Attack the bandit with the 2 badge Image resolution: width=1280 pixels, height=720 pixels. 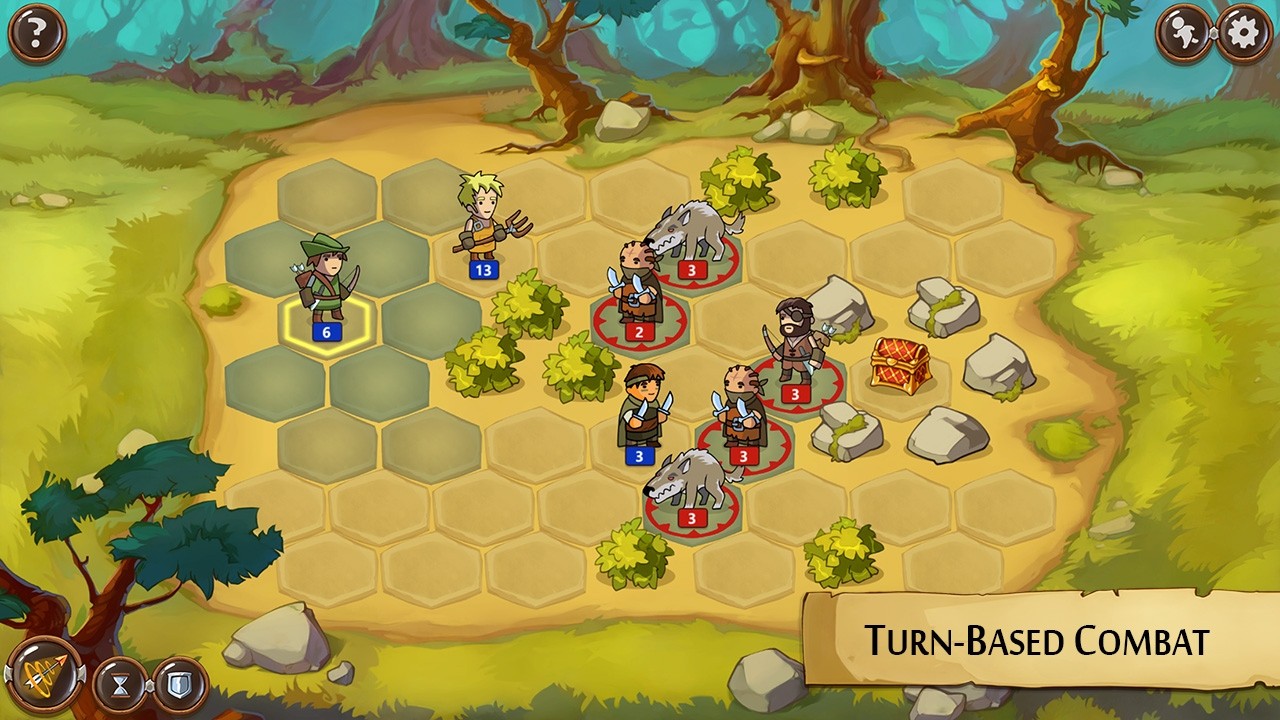tap(636, 290)
